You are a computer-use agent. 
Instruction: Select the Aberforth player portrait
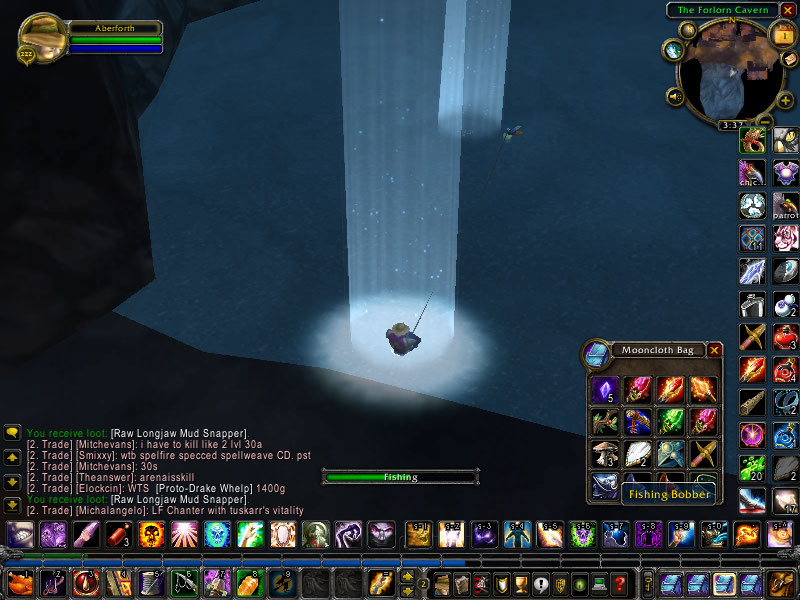(42, 37)
